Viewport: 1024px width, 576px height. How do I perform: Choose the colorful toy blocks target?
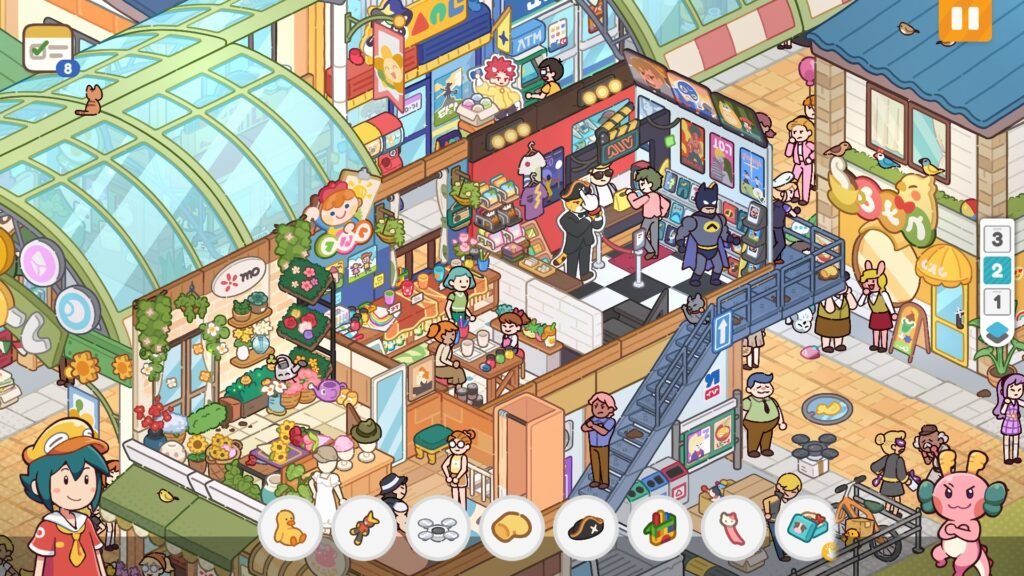click(x=660, y=527)
